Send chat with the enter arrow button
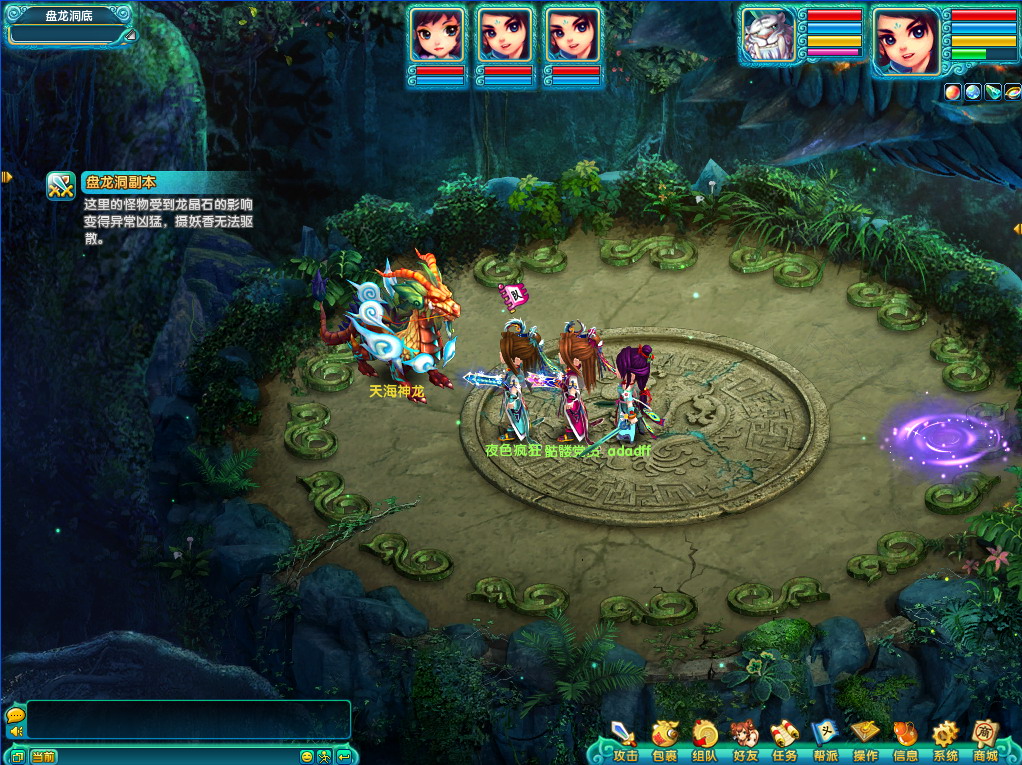1022x765 pixels. (x=343, y=756)
